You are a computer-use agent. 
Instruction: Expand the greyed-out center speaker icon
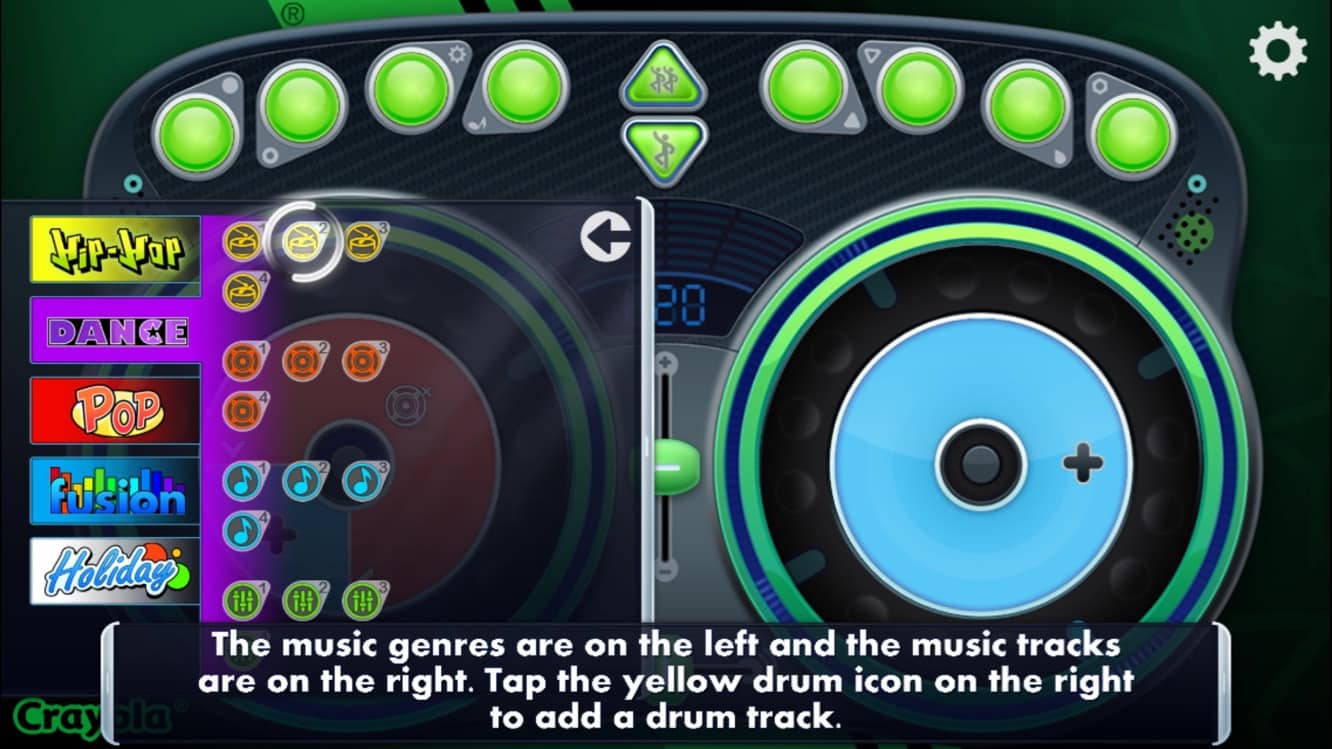click(405, 407)
